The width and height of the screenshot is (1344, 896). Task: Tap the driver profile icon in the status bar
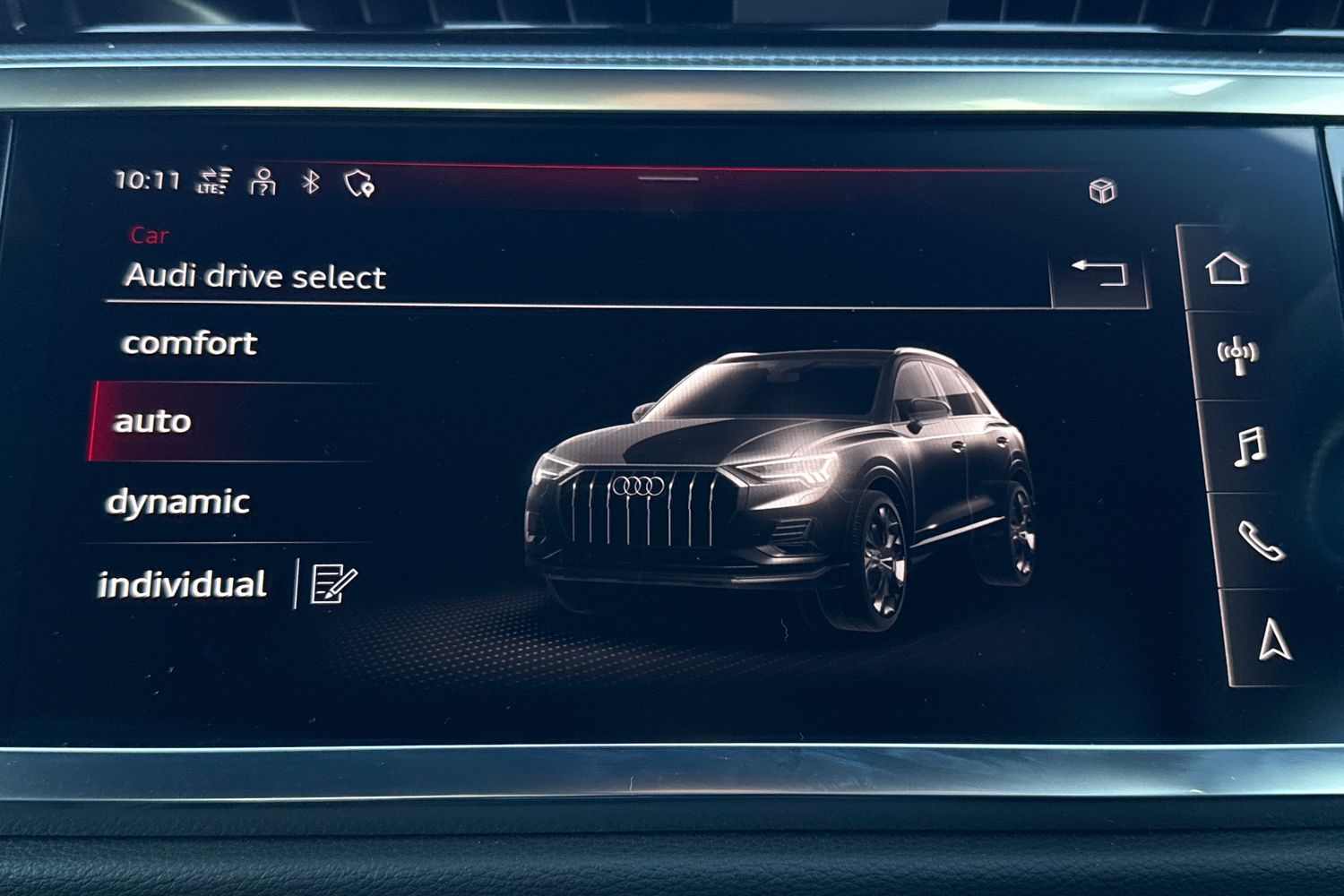261,181
